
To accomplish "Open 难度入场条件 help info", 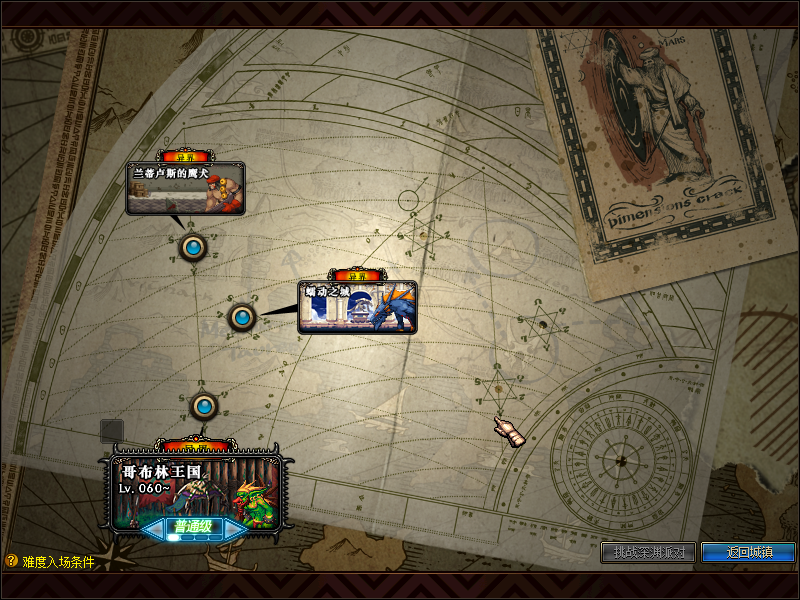I will [x=50, y=562].
